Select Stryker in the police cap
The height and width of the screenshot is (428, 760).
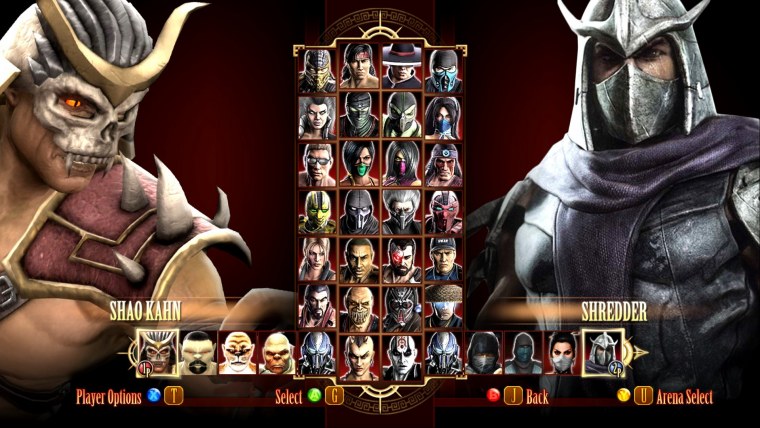[443, 260]
